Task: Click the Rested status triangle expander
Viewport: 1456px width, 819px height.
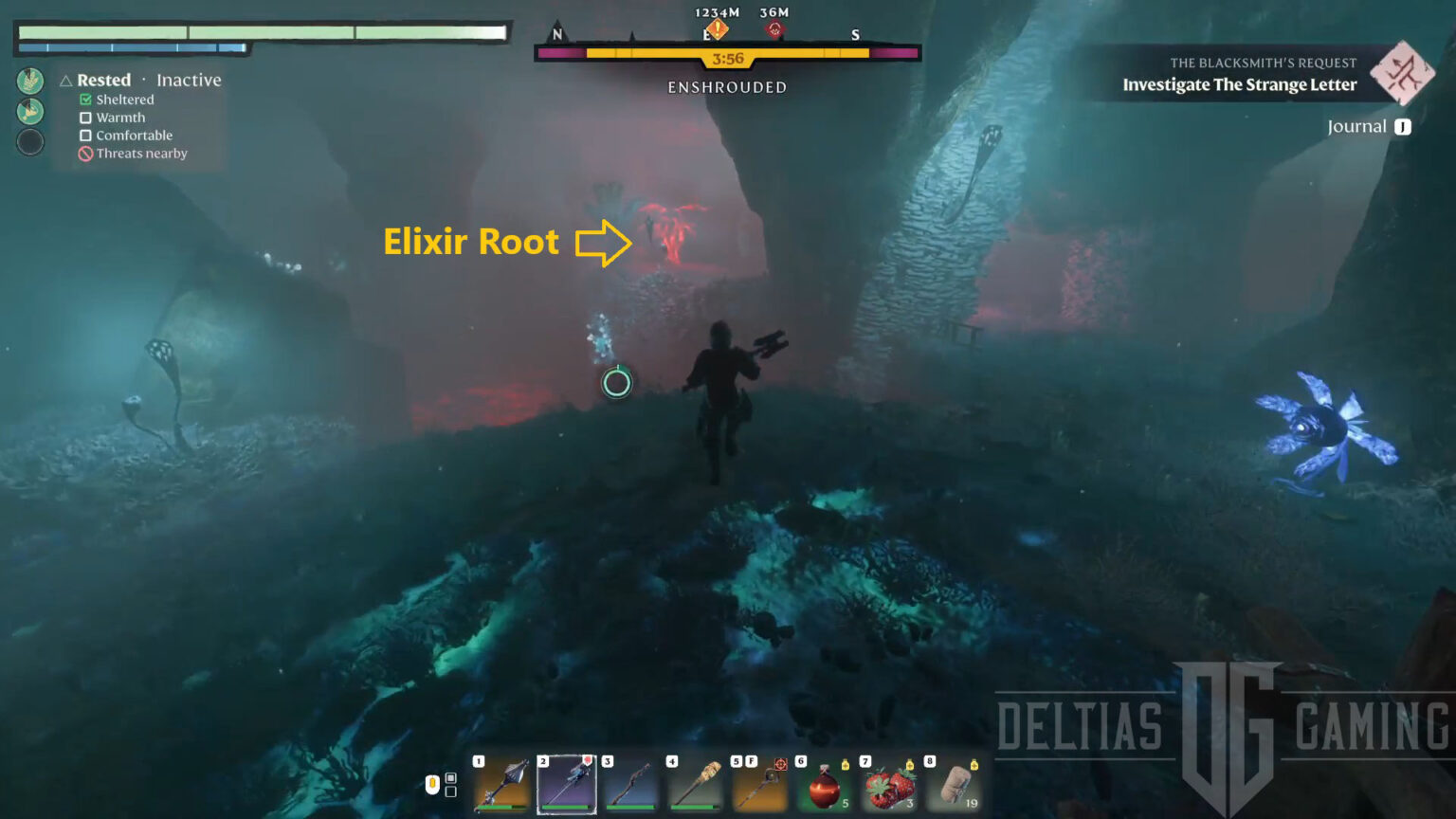Action: pyautogui.click(x=64, y=81)
